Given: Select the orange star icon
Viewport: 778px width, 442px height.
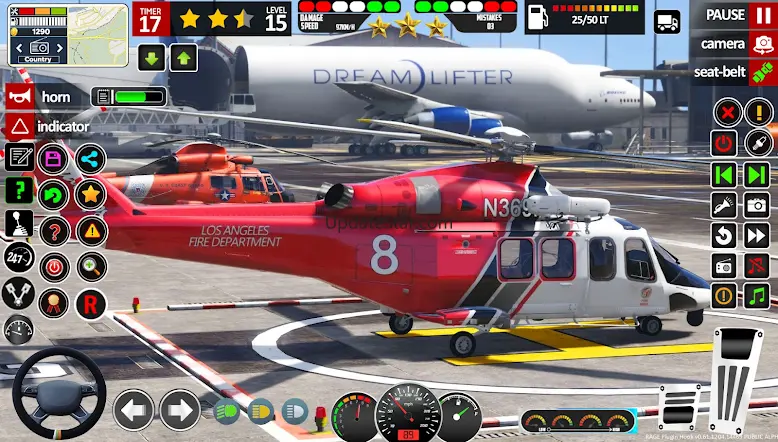Looking at the screenshot, I should (x=90, y=194).
